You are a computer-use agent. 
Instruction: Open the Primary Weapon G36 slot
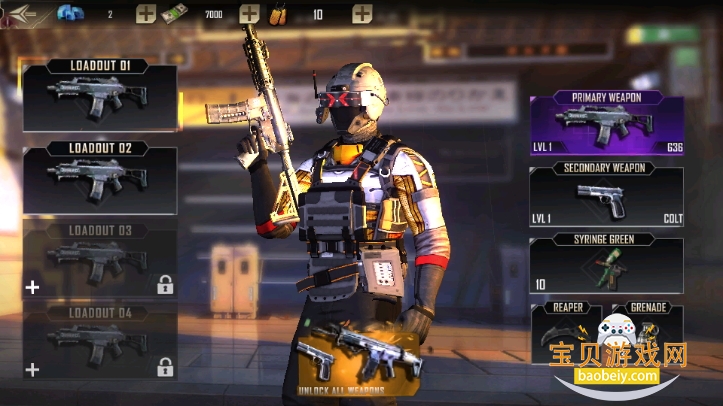(x=606, y=125)
